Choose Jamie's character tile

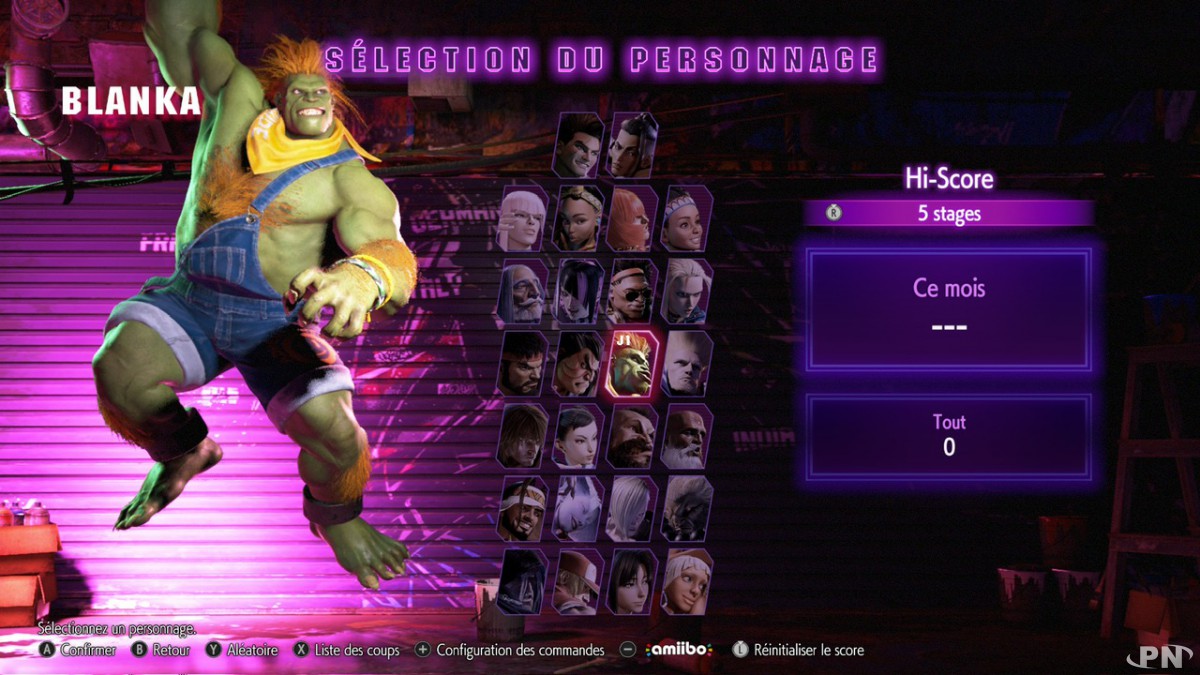point(633,146)
